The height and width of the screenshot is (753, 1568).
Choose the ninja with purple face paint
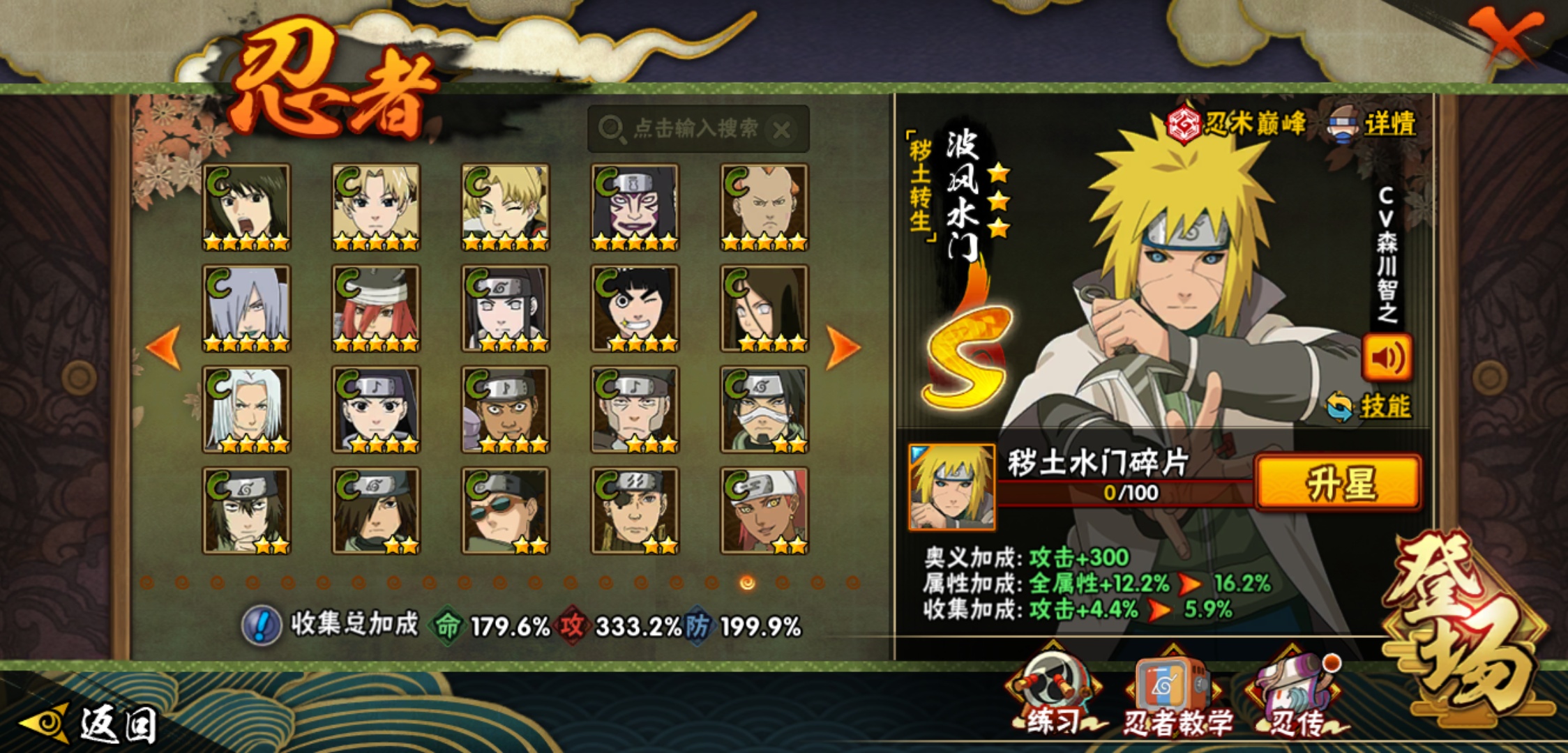[635, 207]
